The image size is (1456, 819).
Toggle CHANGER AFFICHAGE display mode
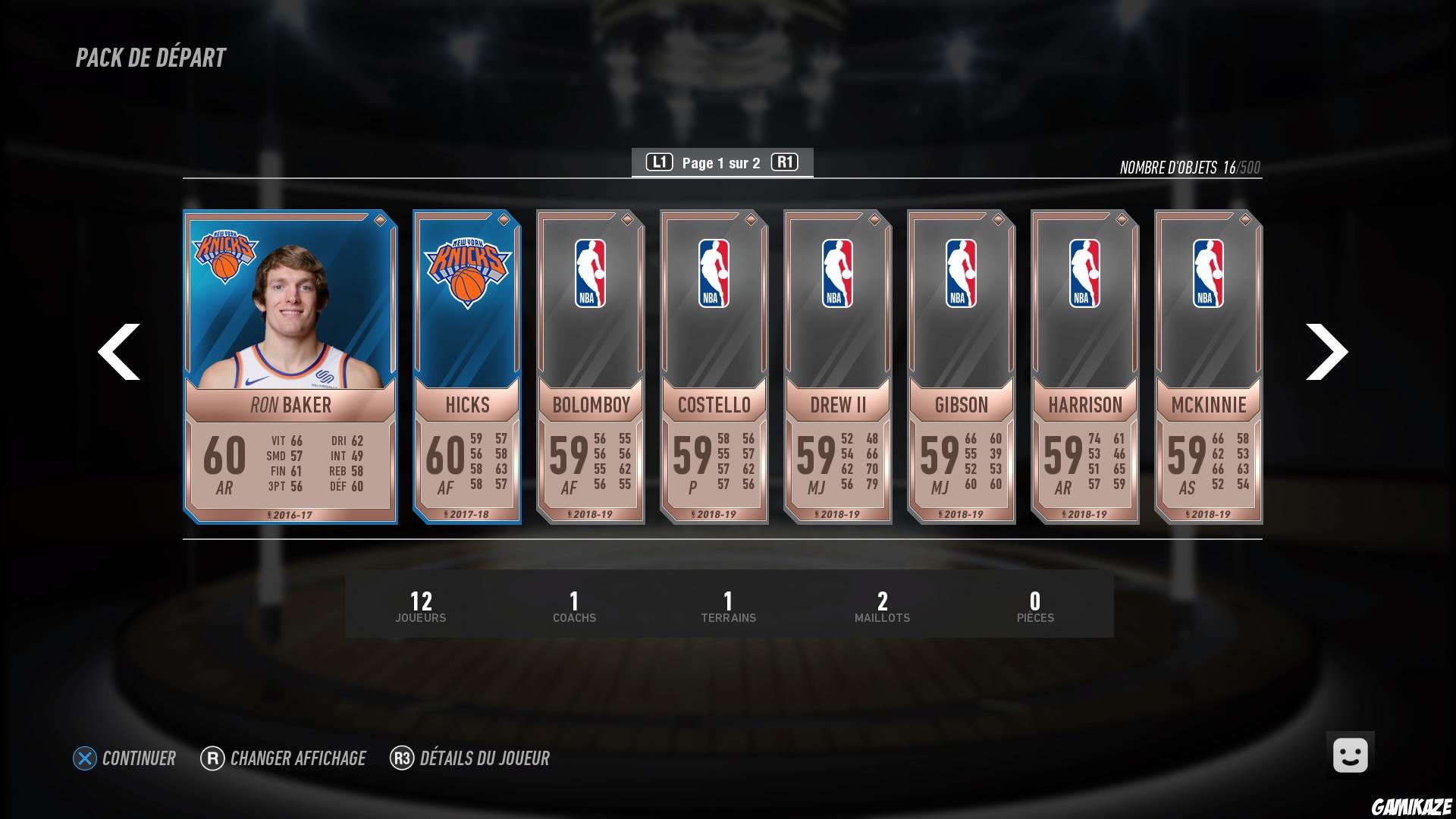coord(282,758)
